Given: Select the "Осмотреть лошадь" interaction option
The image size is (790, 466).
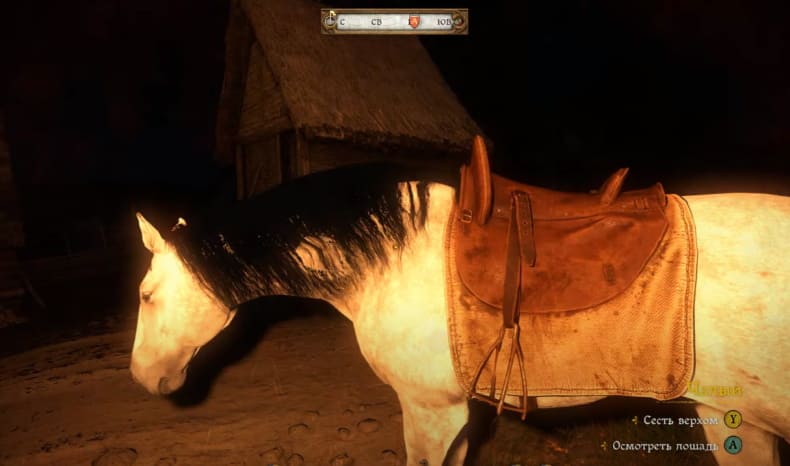Looking at the screenshot, I should click(666, 444).
